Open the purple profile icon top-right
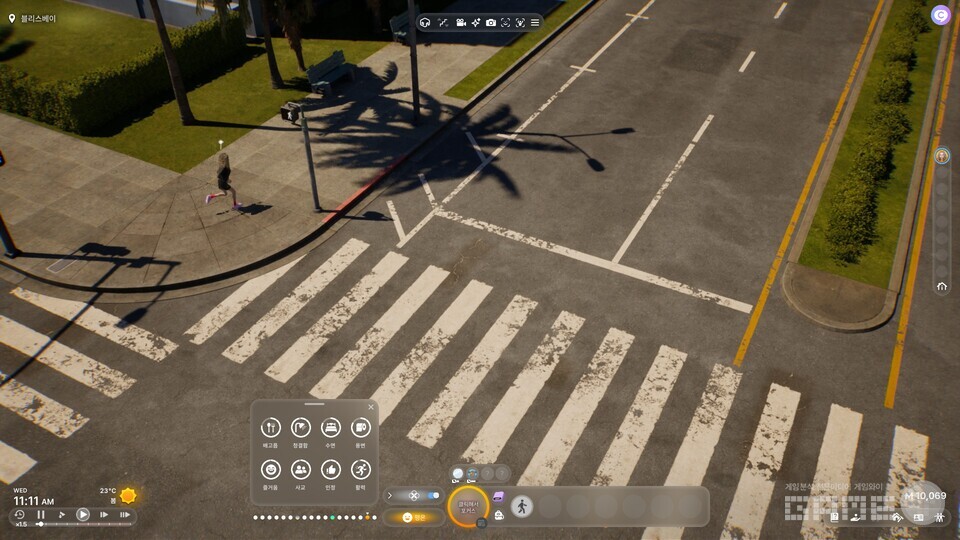 tap(940, 14)
